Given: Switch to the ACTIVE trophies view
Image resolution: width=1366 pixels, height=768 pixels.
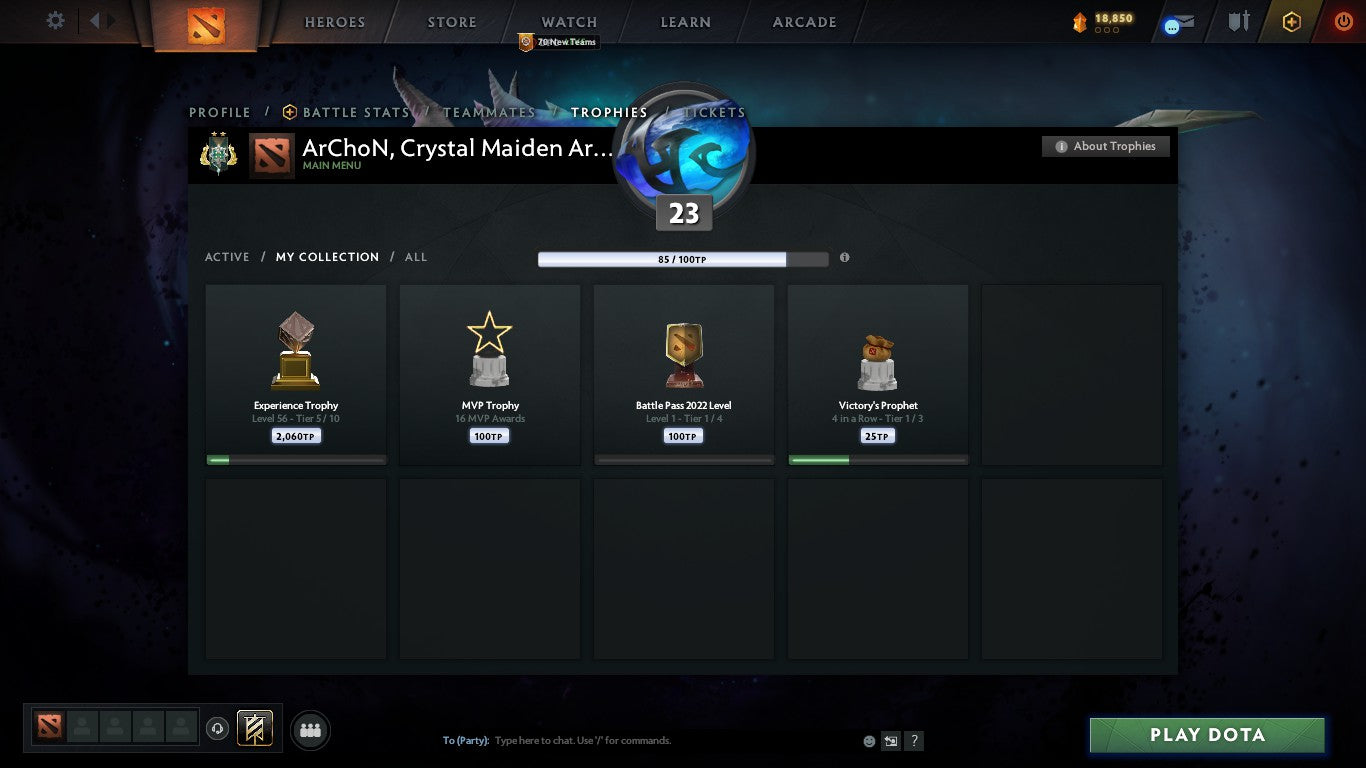Looking at the screenshot, I should point(226,257).
